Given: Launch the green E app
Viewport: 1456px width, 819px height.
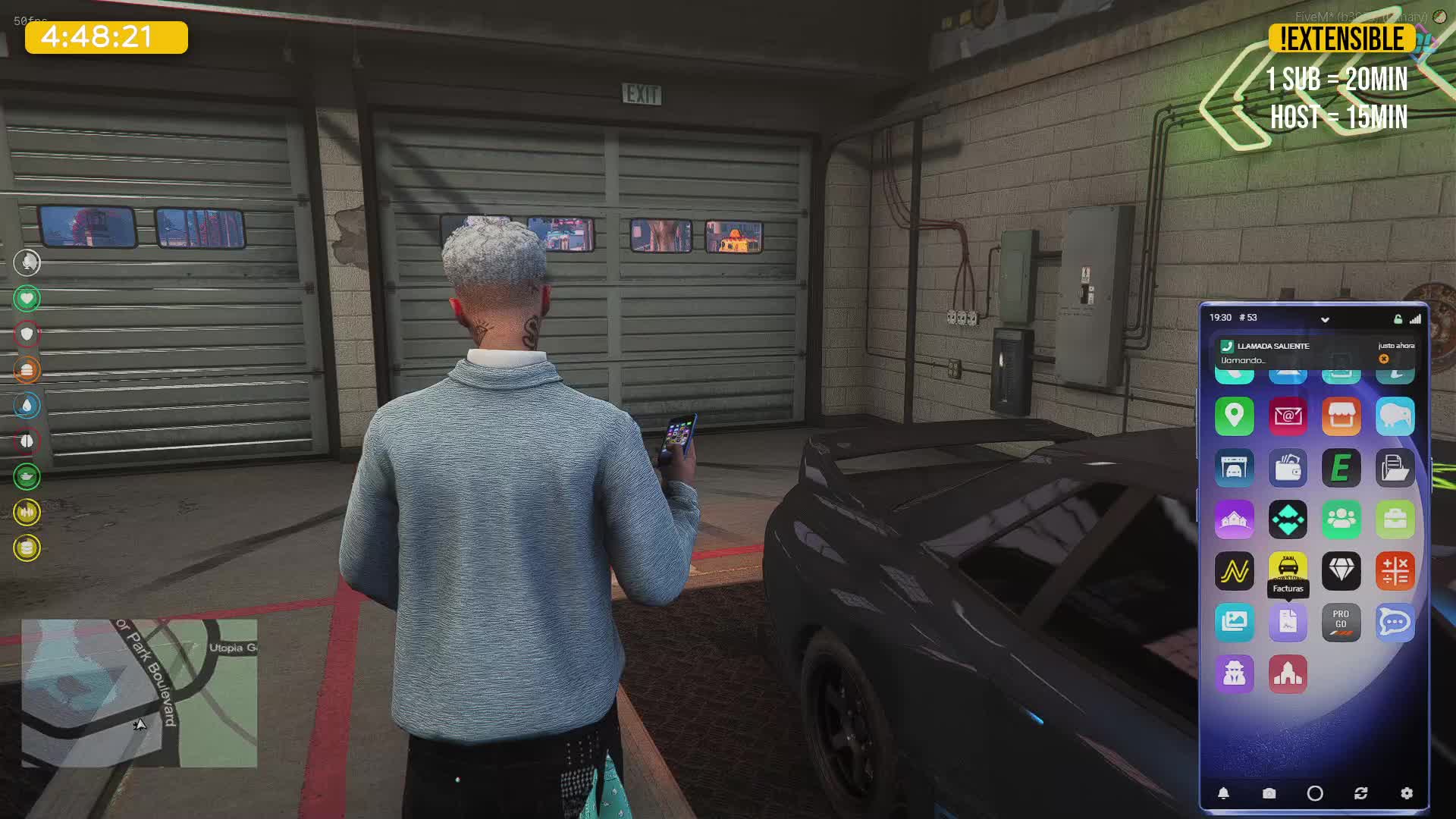Looking at the screenshot, I should pyautogui.click(x=1341, y=468).
